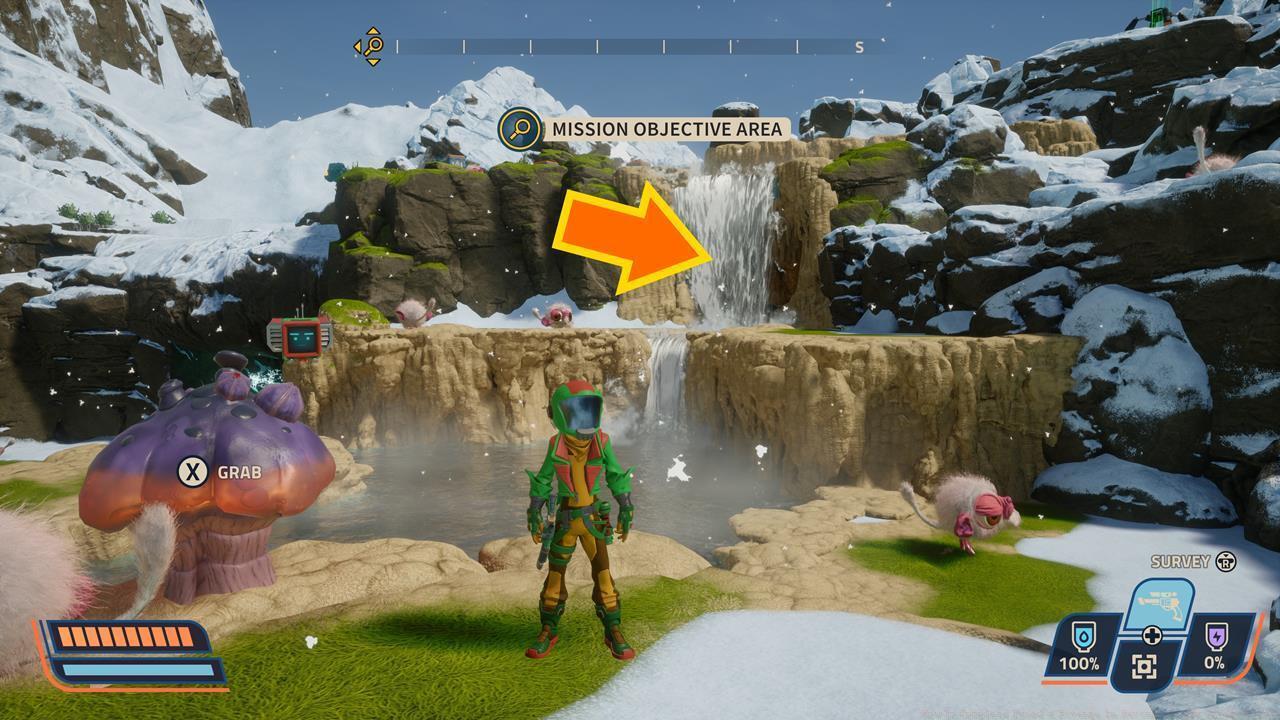The image size is (1280, 720).
Task: Click the black plus health cross icon
Action: [x=1152, y=633]
